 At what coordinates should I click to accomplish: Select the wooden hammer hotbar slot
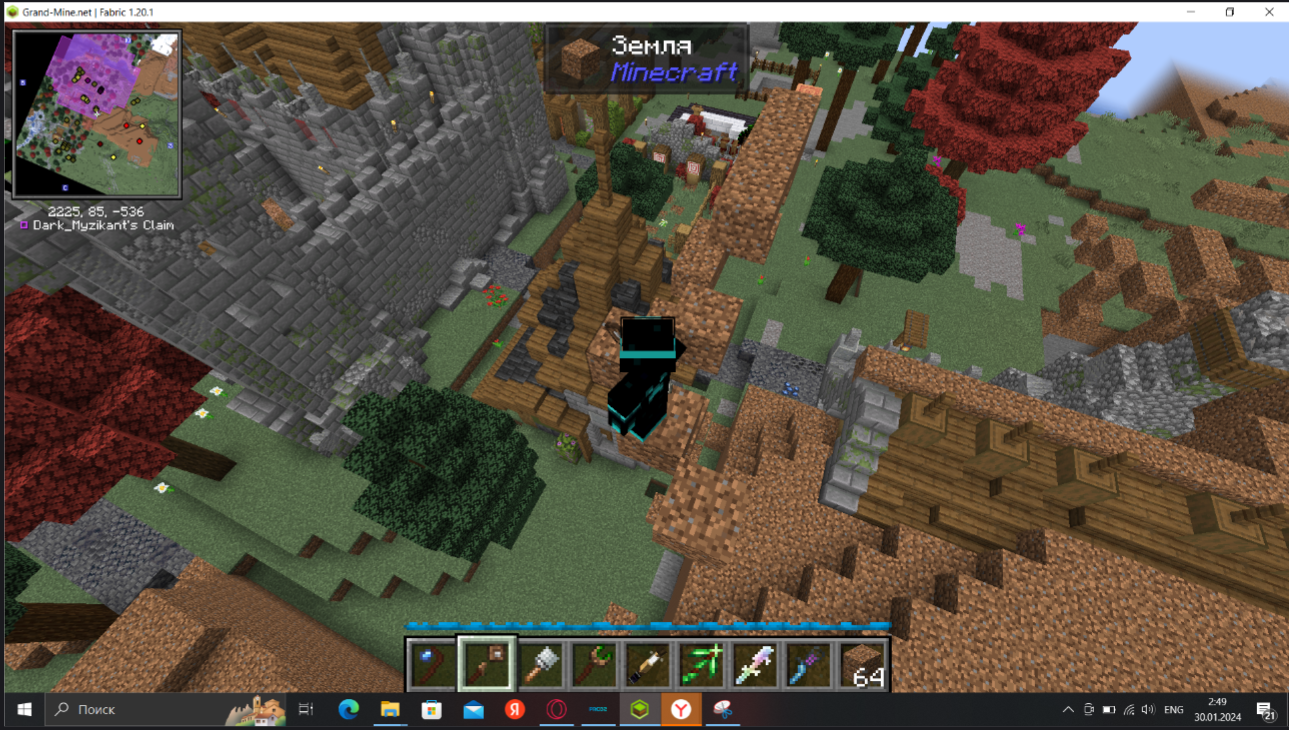click(487, 664)
